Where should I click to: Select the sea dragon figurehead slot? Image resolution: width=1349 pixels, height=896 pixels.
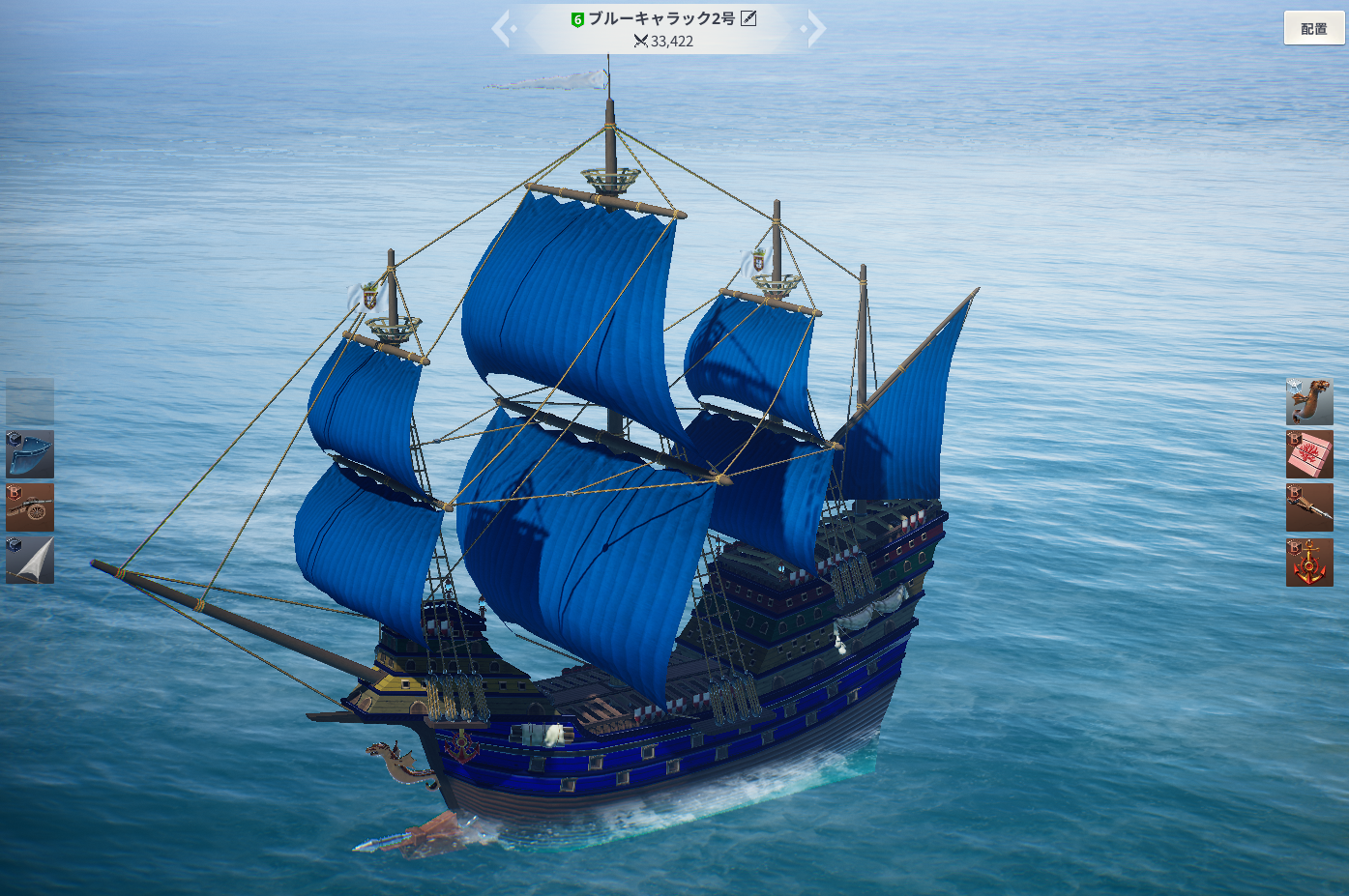[x=1309, y=402]
